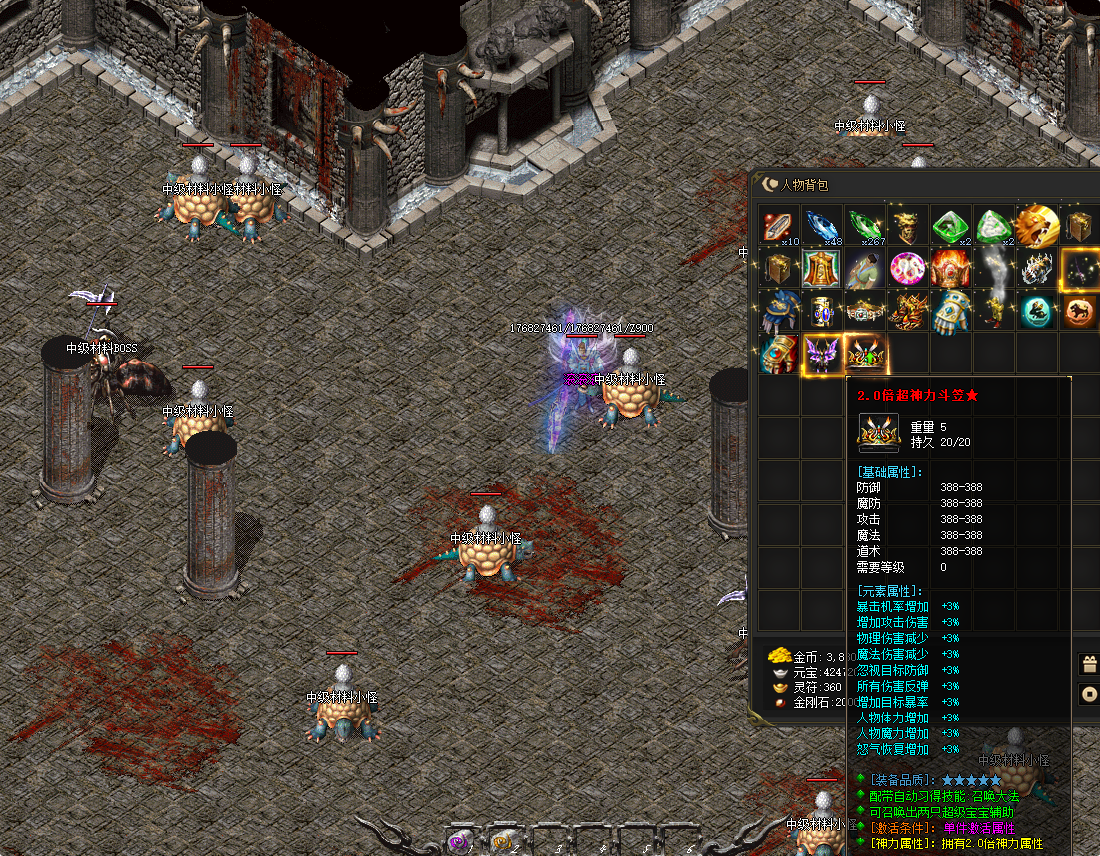Select the golden roaring lion icon
The width and height of the screenshot is (1100, 856).
[x=1036, y=227]
